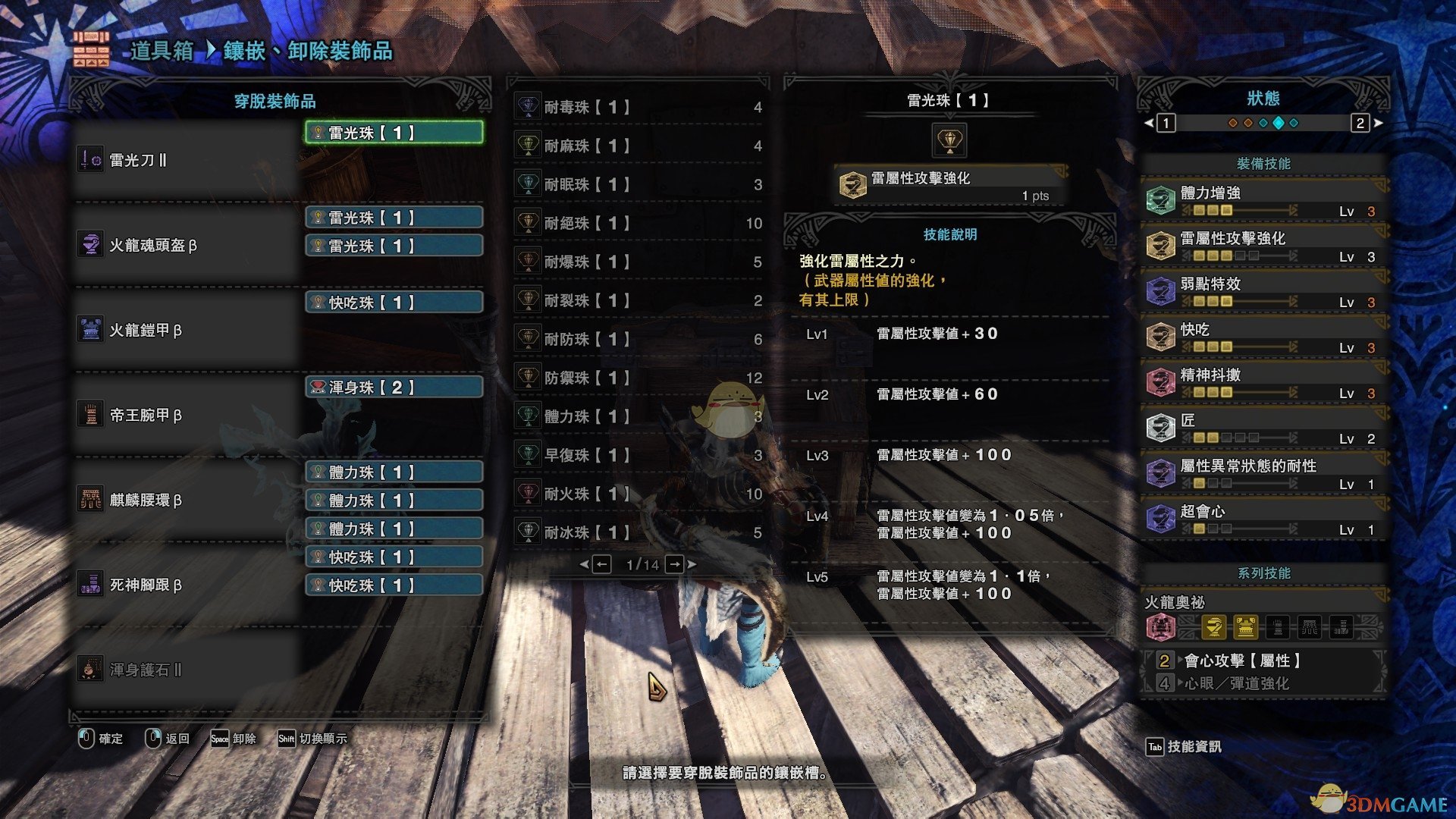Image resolution: width=1456 pixels, height=819 pixels.
Task: Go to next decoration list page
Action: click(x=675, y=564)
